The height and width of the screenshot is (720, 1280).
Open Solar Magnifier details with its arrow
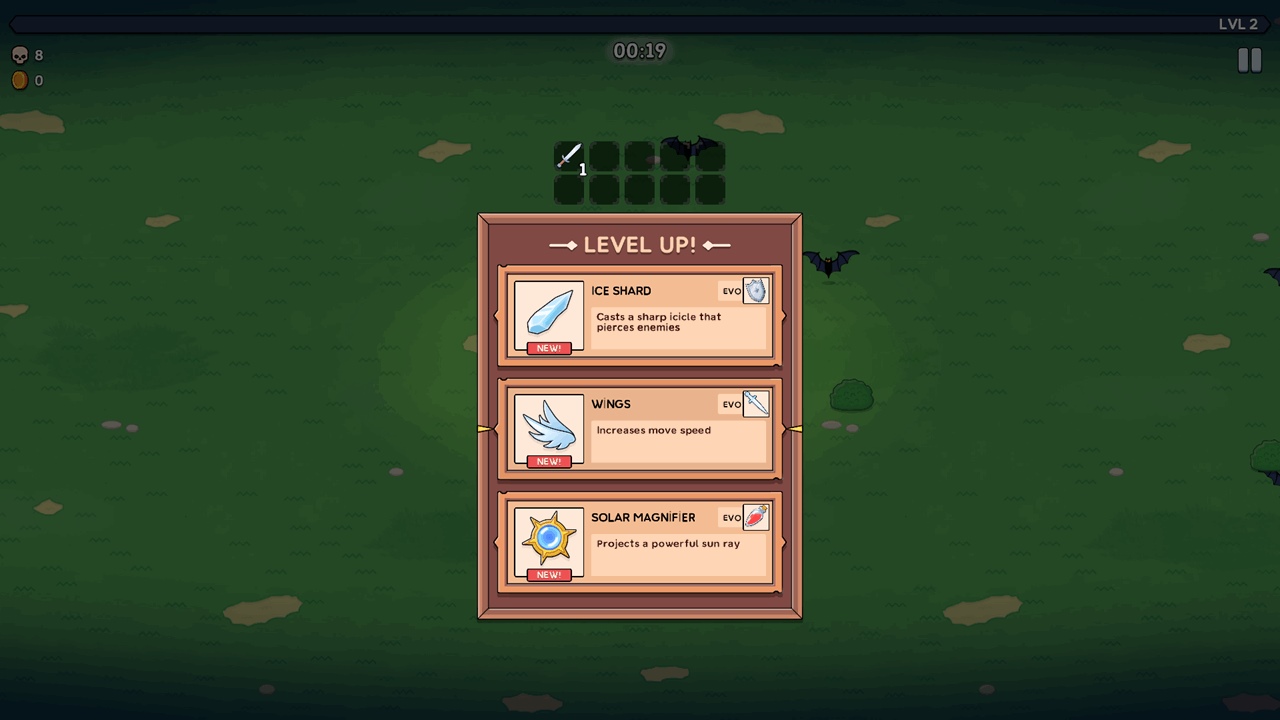coord(783,541)
